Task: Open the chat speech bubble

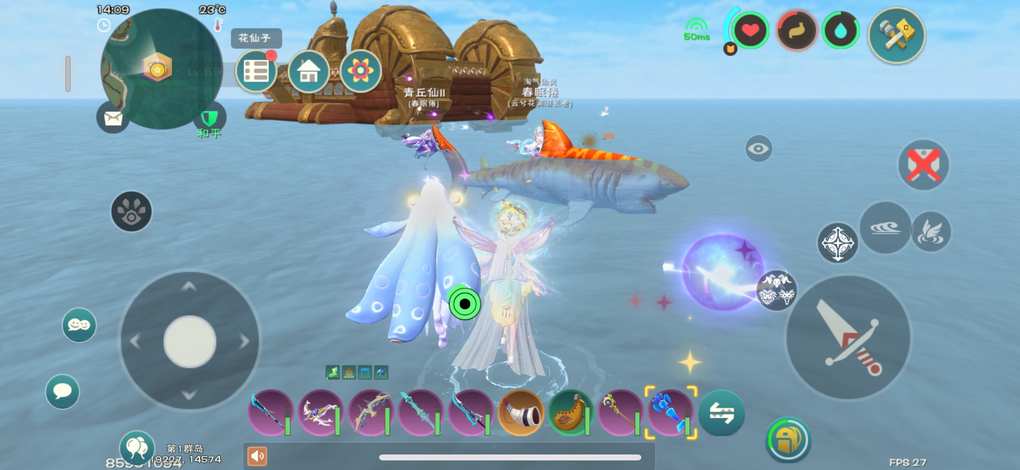Action: [63, 391]
